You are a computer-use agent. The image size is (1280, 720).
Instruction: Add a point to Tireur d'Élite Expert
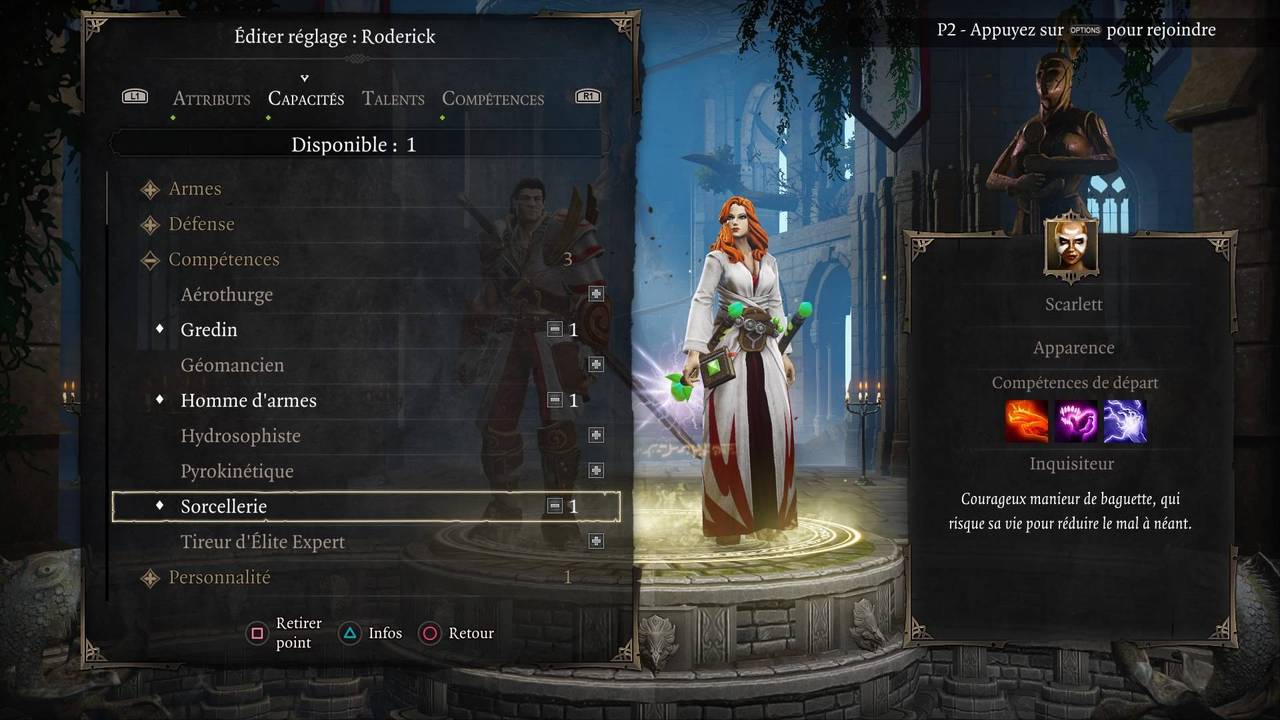596,541
